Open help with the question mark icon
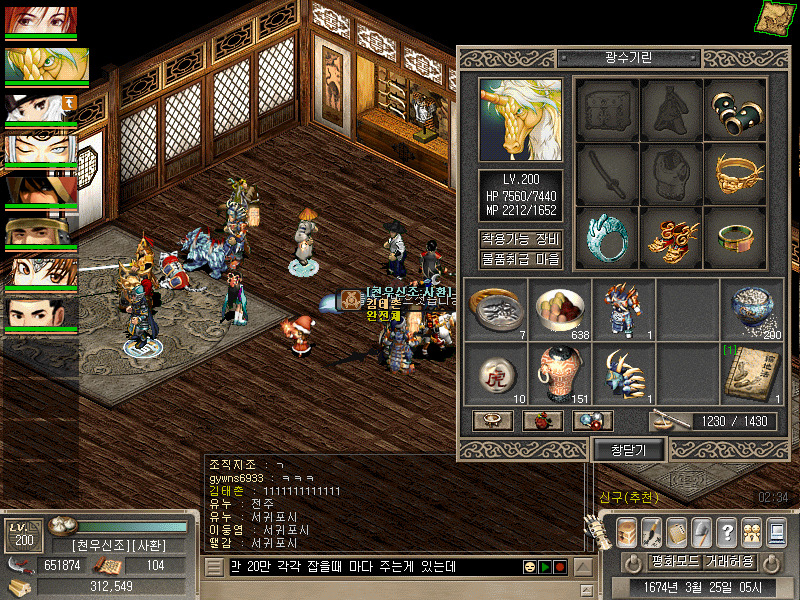Screen dimensions: 800x600 726,531
